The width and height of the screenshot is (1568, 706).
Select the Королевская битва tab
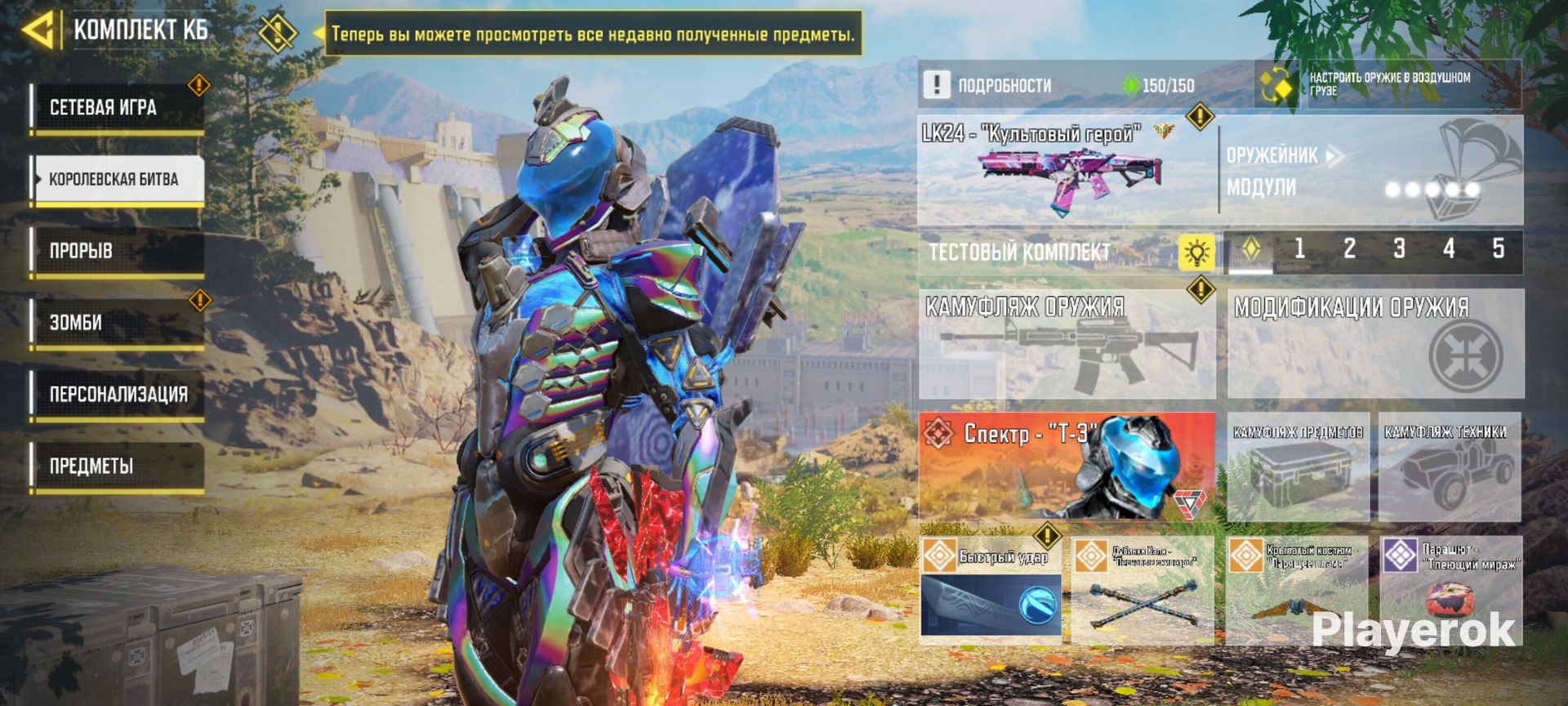point(117,180)
